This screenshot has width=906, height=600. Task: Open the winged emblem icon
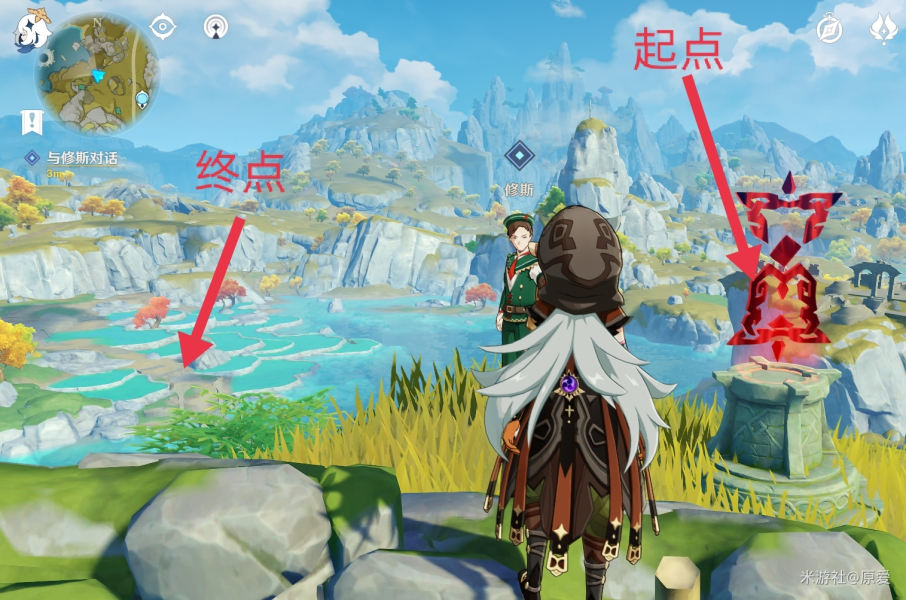pos(884,28)
